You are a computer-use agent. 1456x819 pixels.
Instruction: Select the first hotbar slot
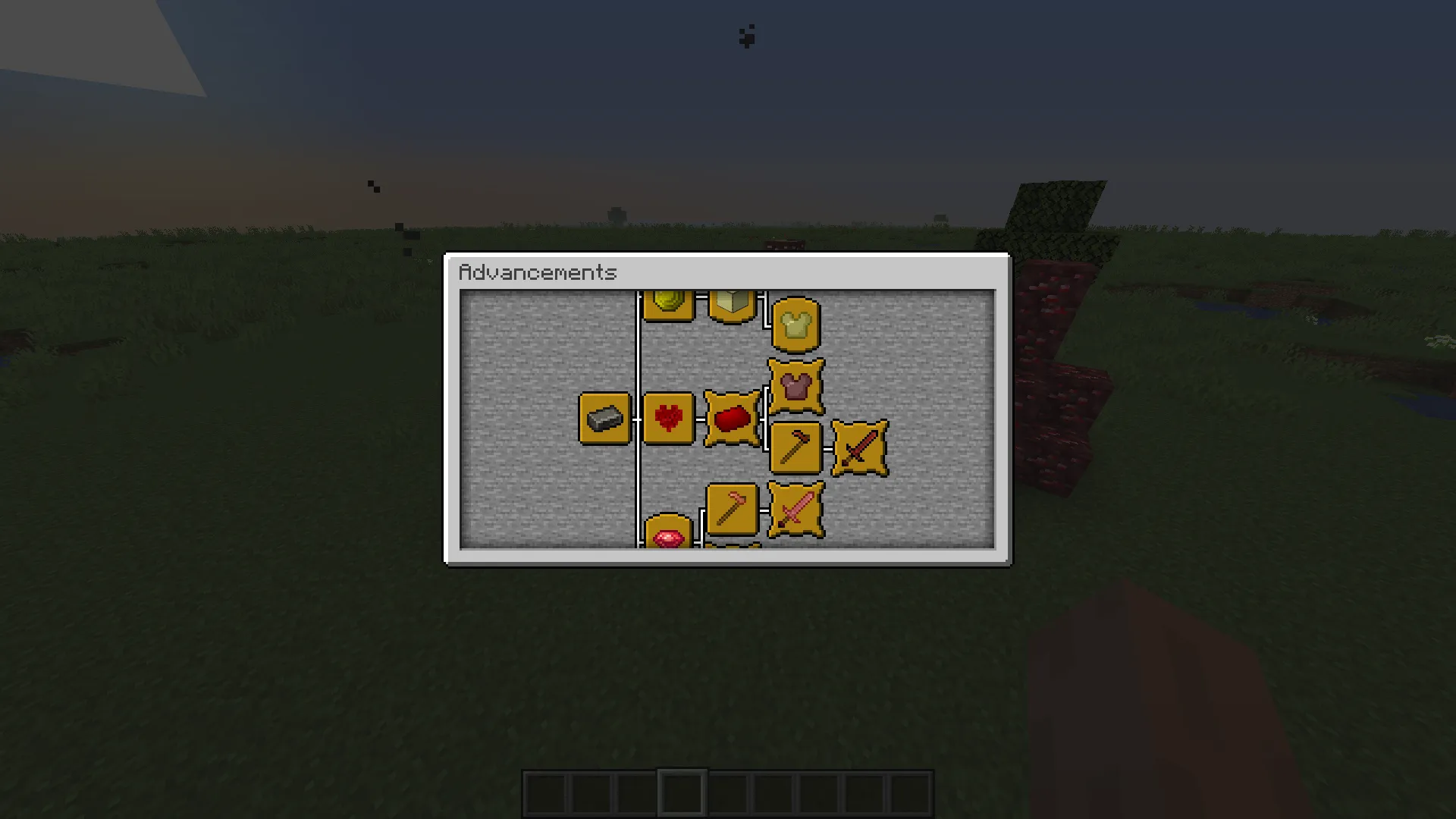click(x=544, y=791)
